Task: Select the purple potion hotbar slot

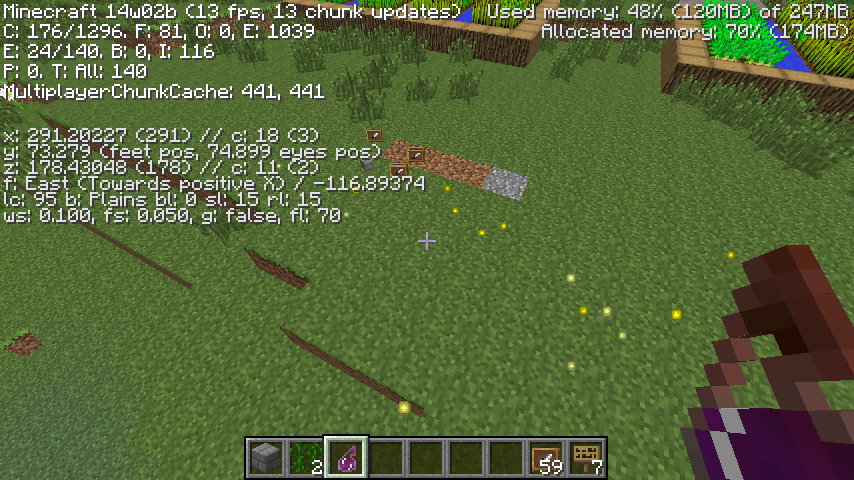Action: 347,458
